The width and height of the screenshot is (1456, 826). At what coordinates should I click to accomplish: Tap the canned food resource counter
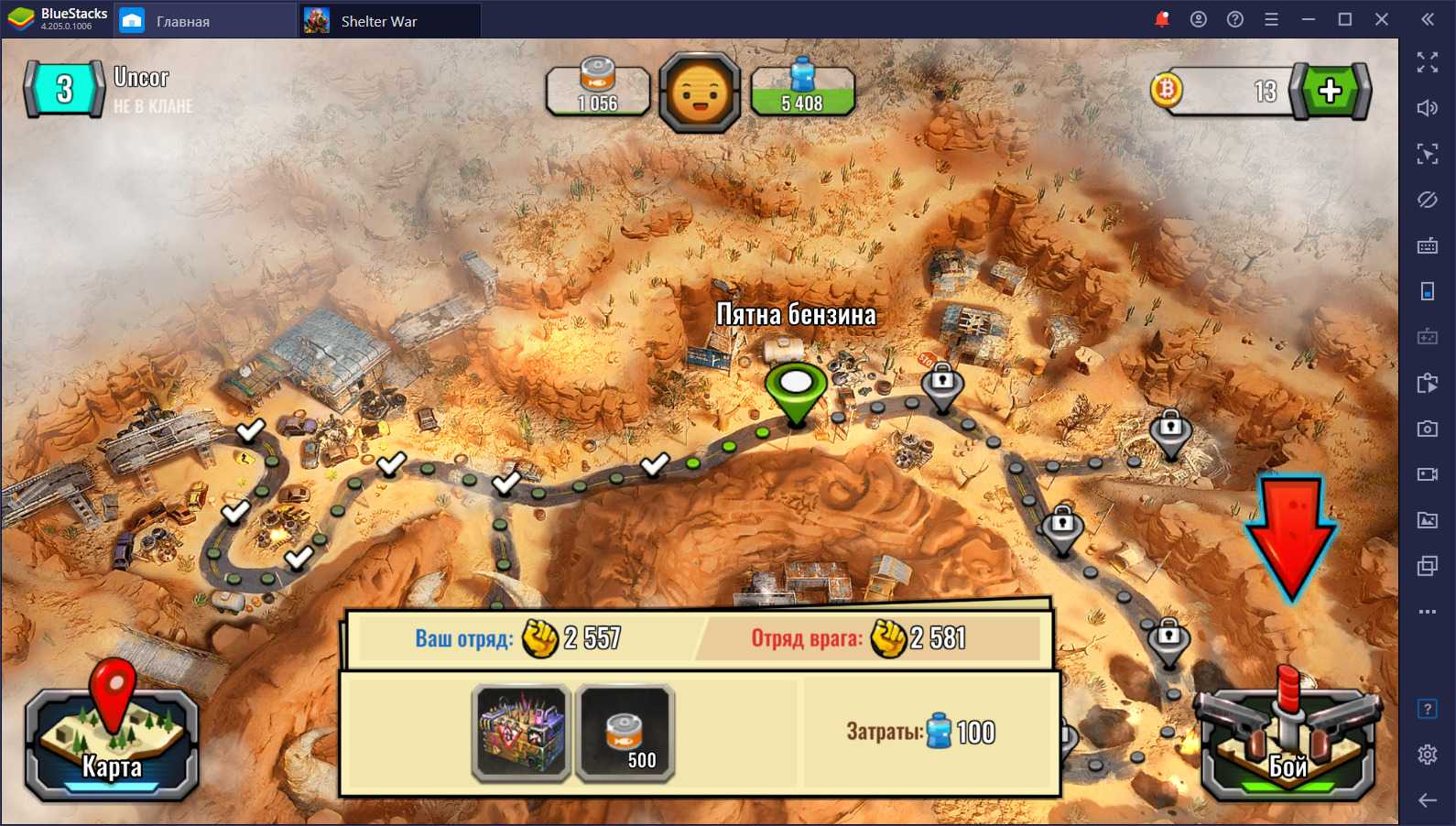(598, 91)
